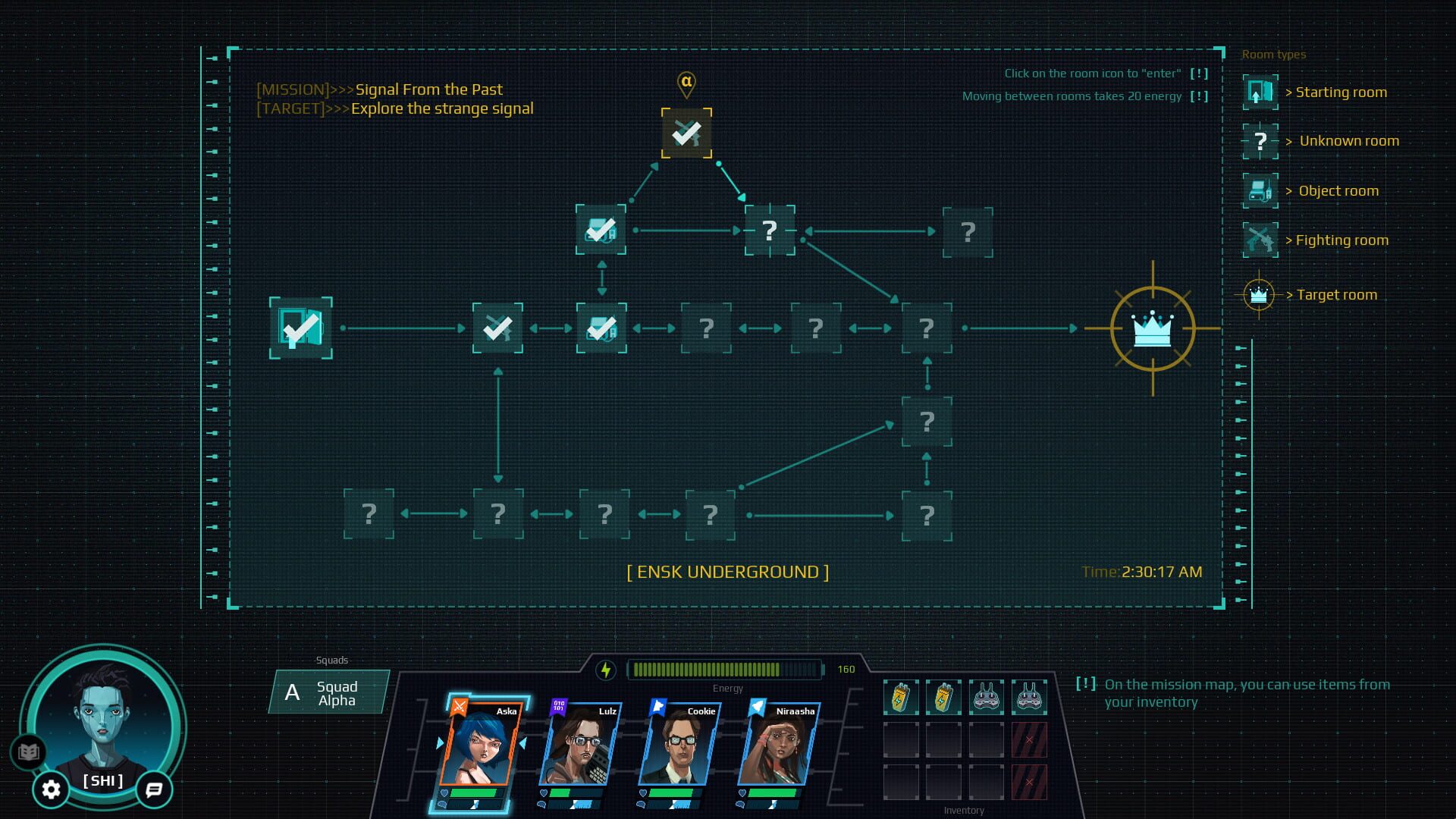Toggle the [!] hint beside the enter instruction
1456x819 pixels.
pyautogui.click(x=1198, y=74)
